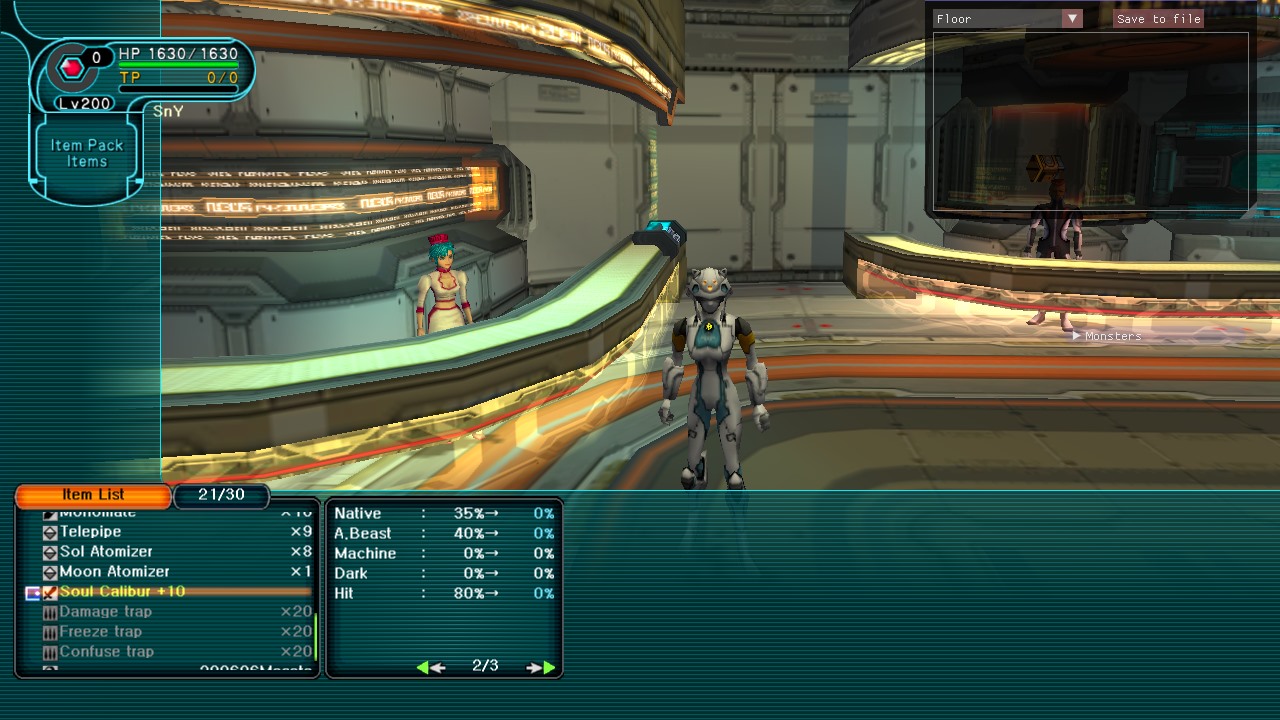
Task: Choose the Freeze trap entry
Action: 100,632
